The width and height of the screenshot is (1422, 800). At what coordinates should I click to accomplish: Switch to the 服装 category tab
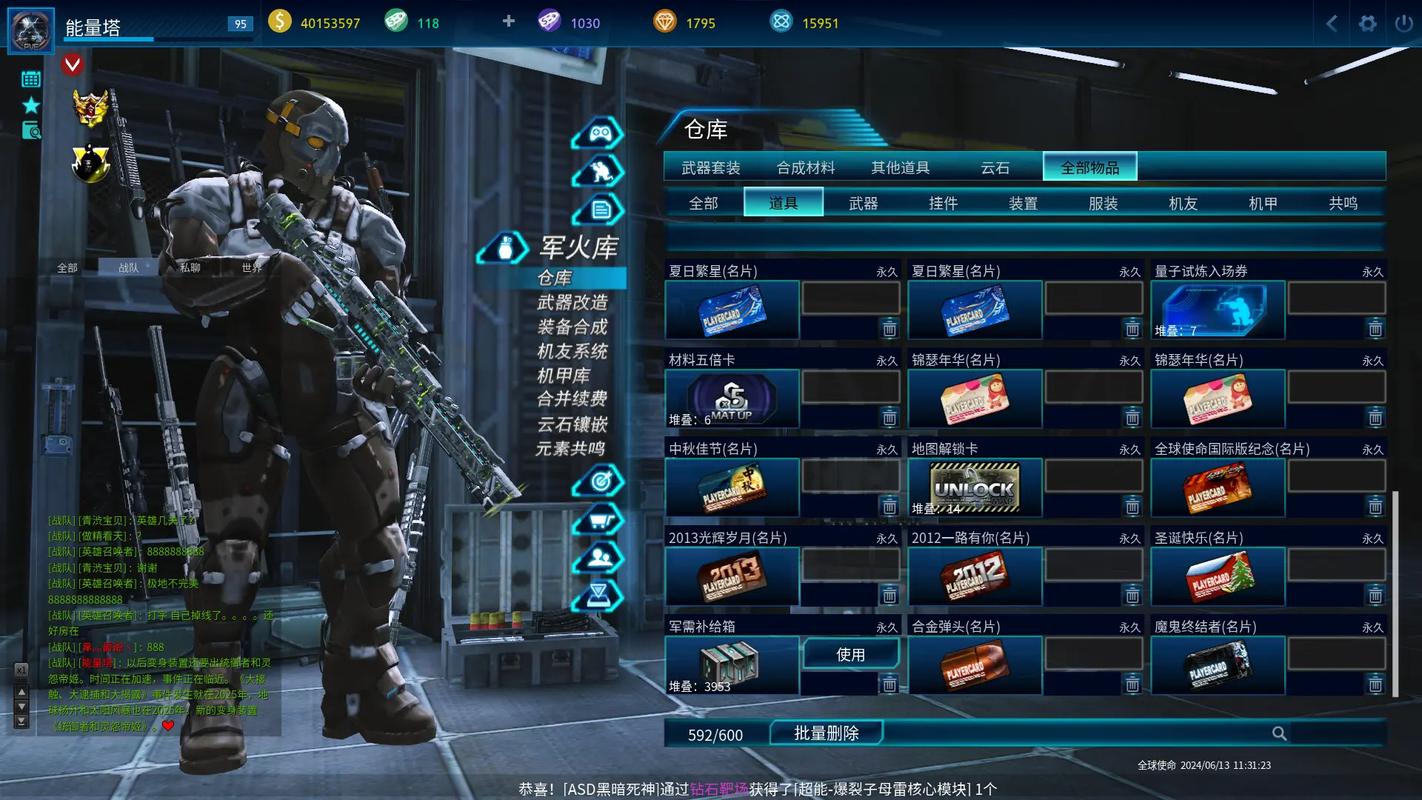tap(1103, 203)
